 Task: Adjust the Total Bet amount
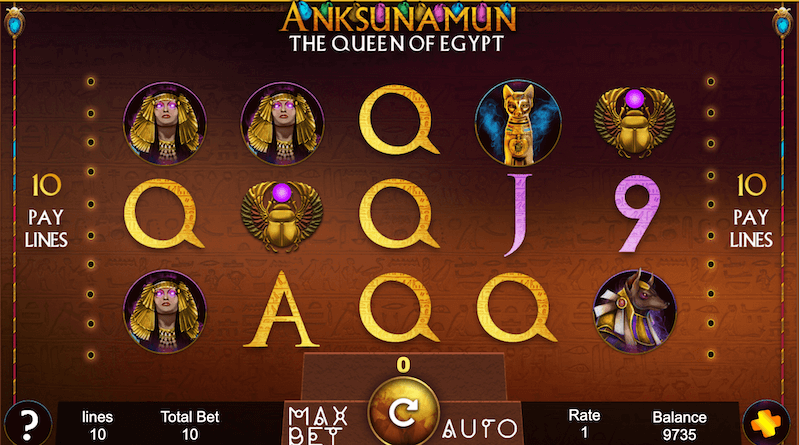[x=189, y=424]
